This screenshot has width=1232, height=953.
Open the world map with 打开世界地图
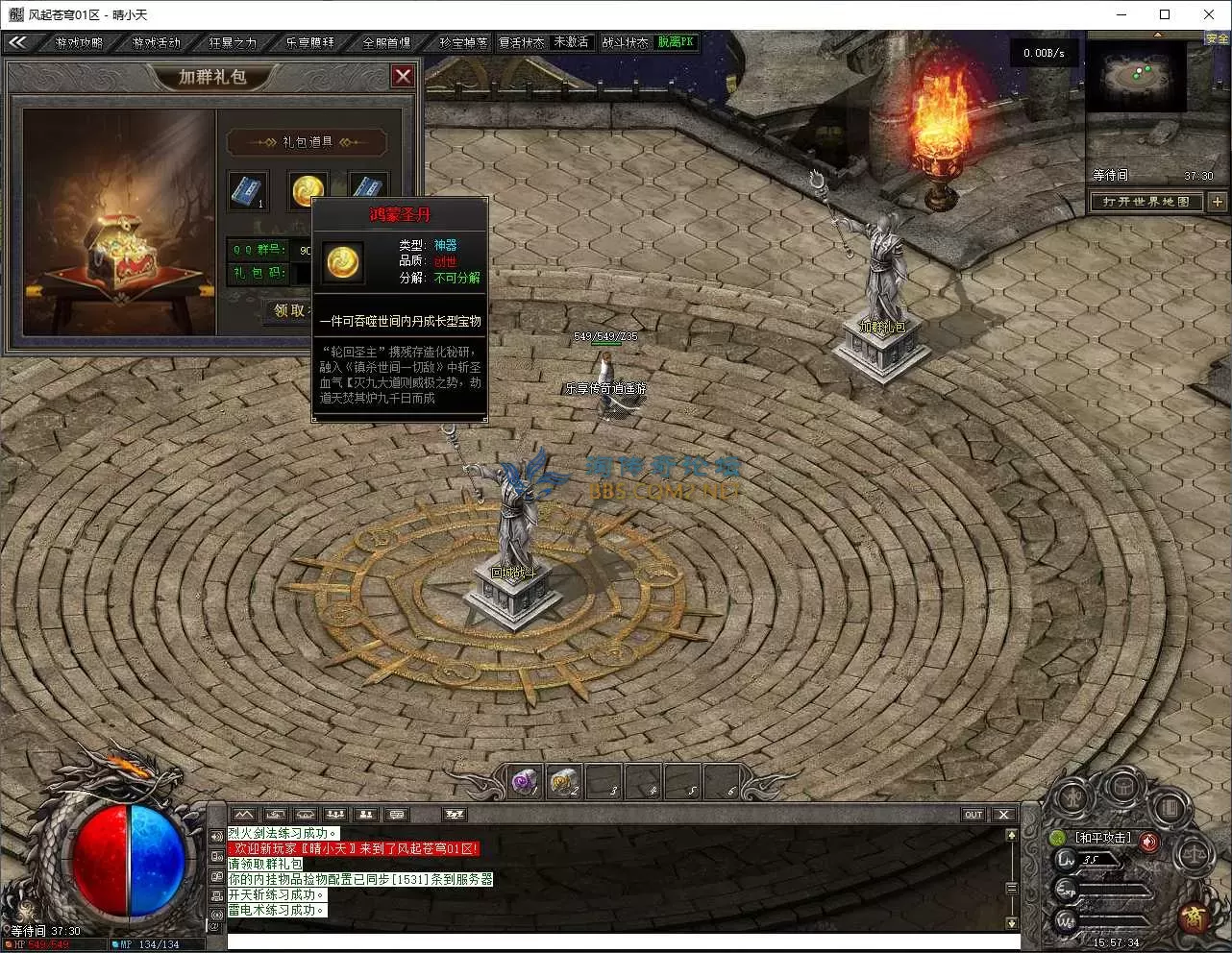click(1146, 202)
